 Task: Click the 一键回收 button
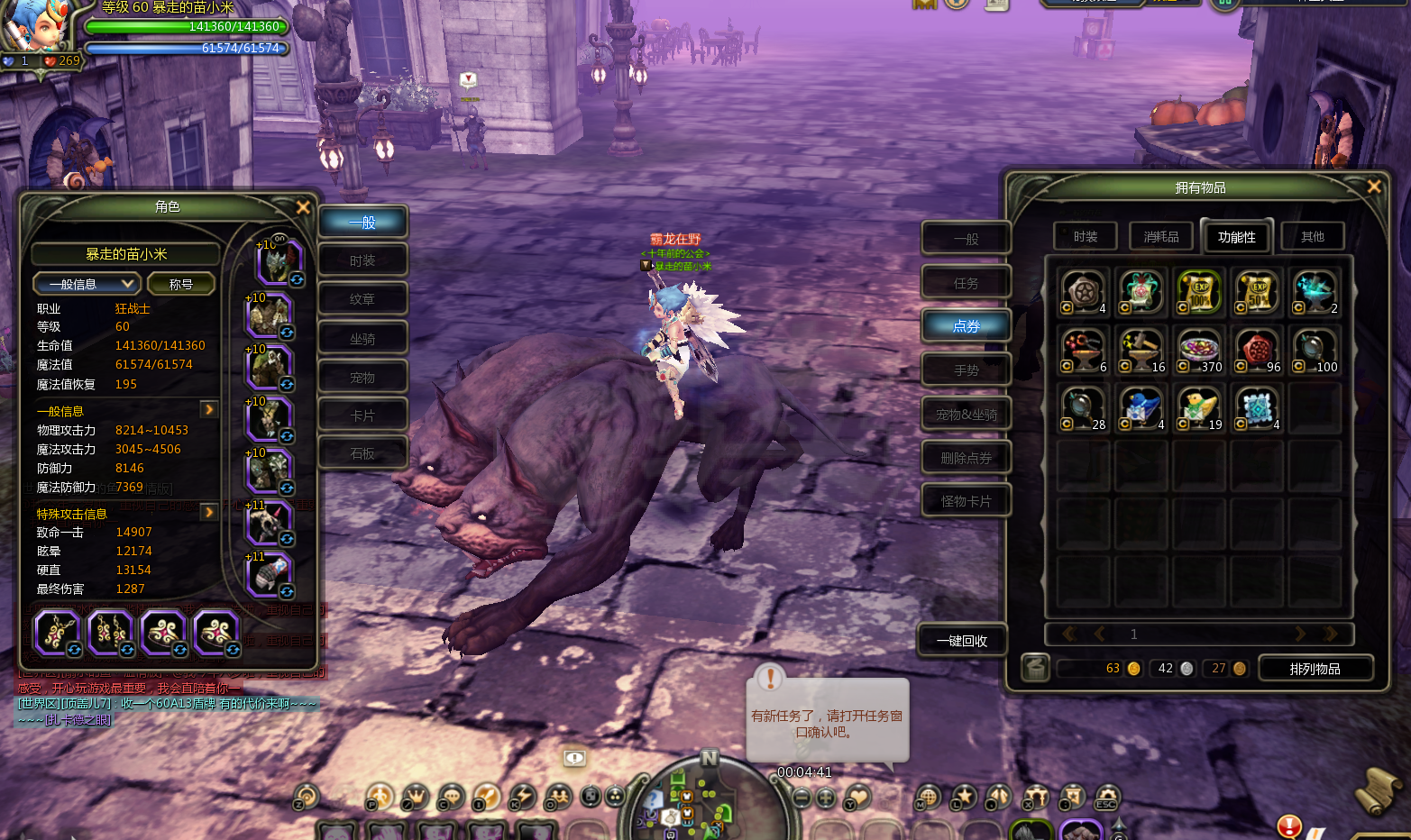pyautogui.click(x=962, y=641)
